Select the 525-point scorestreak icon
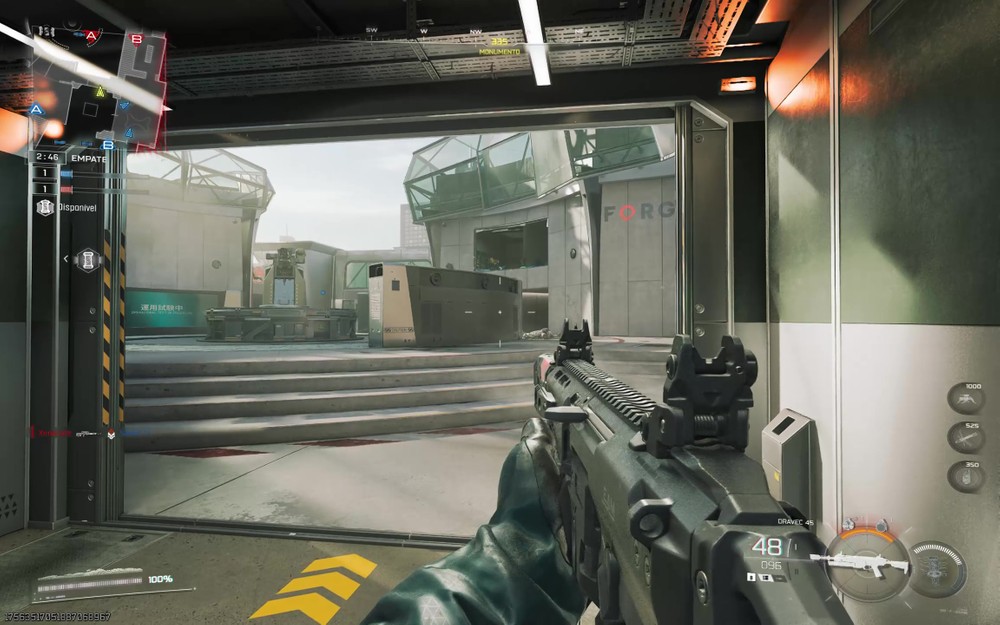Image resolution: width=1000 pixels, height=625 pixels. [x=966, y=436]
